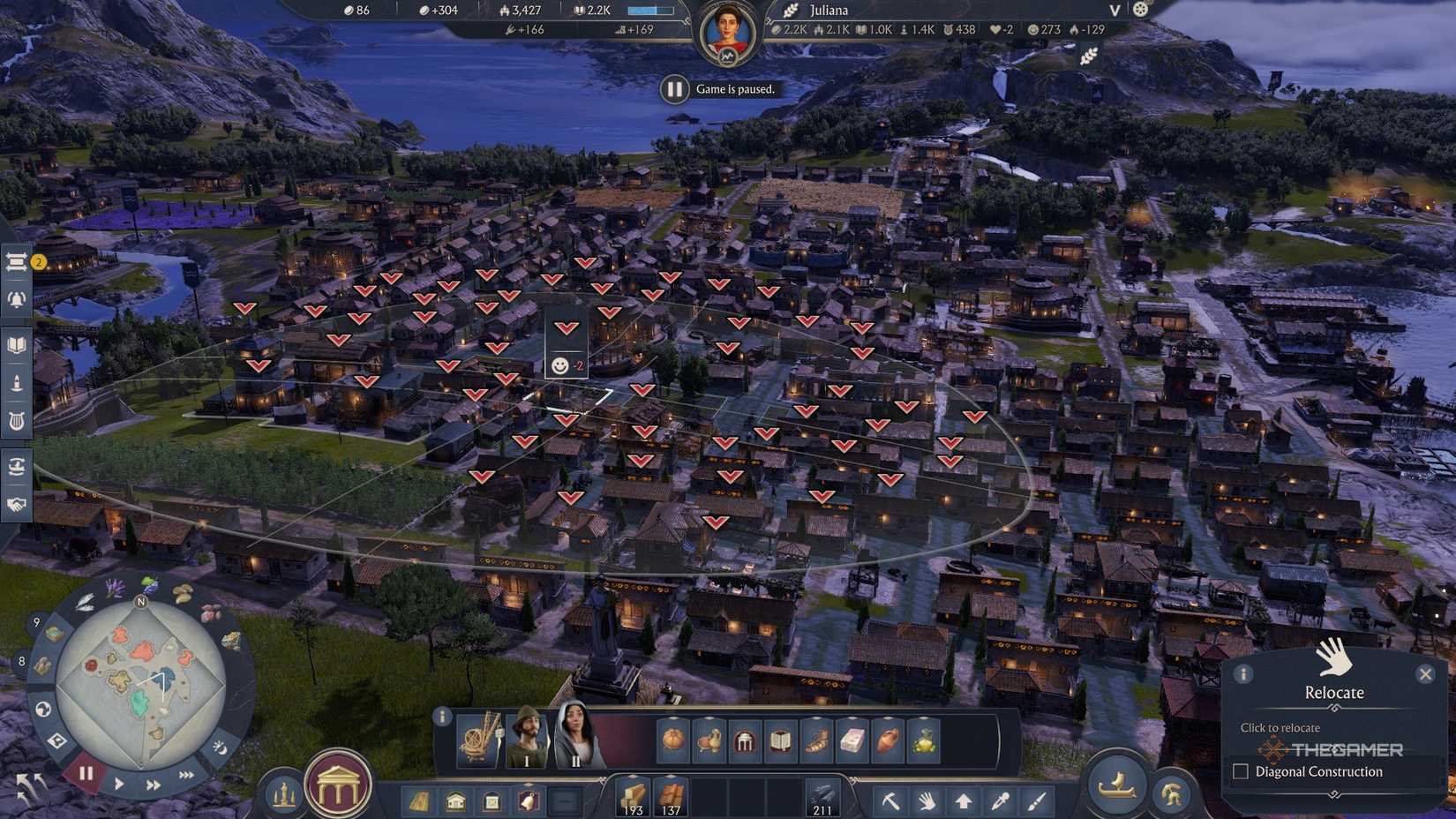Open the almanac book icon in the sidebar
1456x819 pixels.
[18, 345]
